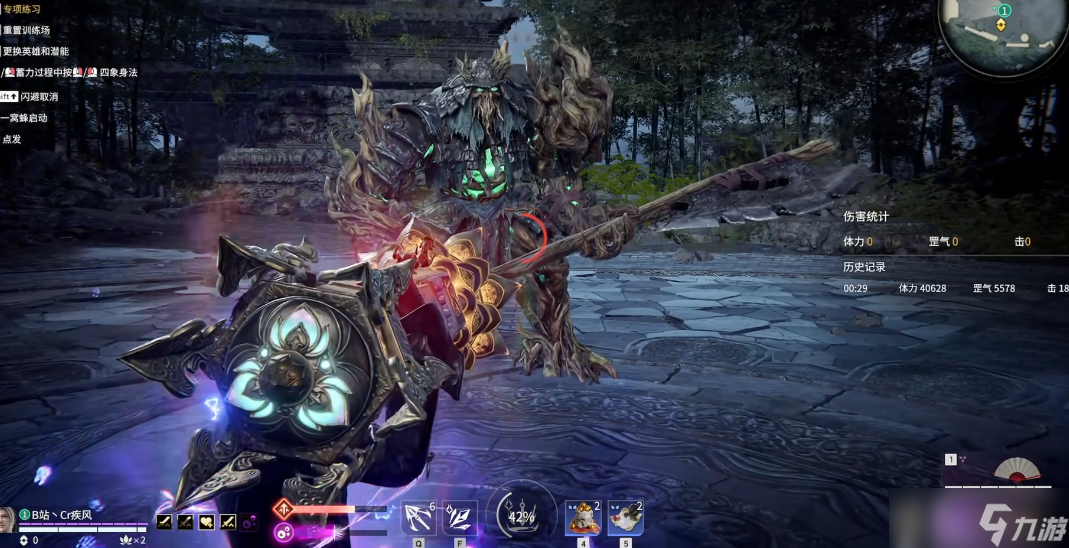Activate the crystal shard ultimate skill icon
Screen dimensions: 1069x548
click(x=459, y=517)
